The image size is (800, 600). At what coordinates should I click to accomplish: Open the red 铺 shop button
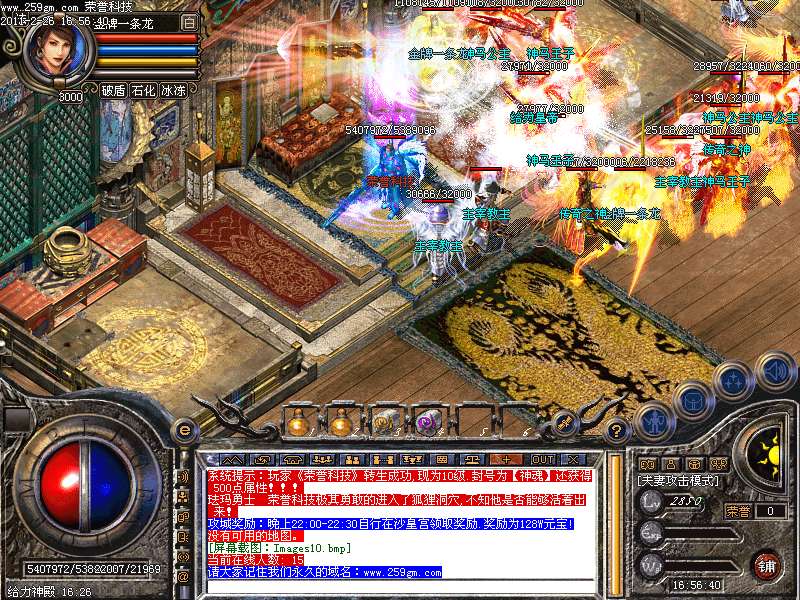[766, 563]
